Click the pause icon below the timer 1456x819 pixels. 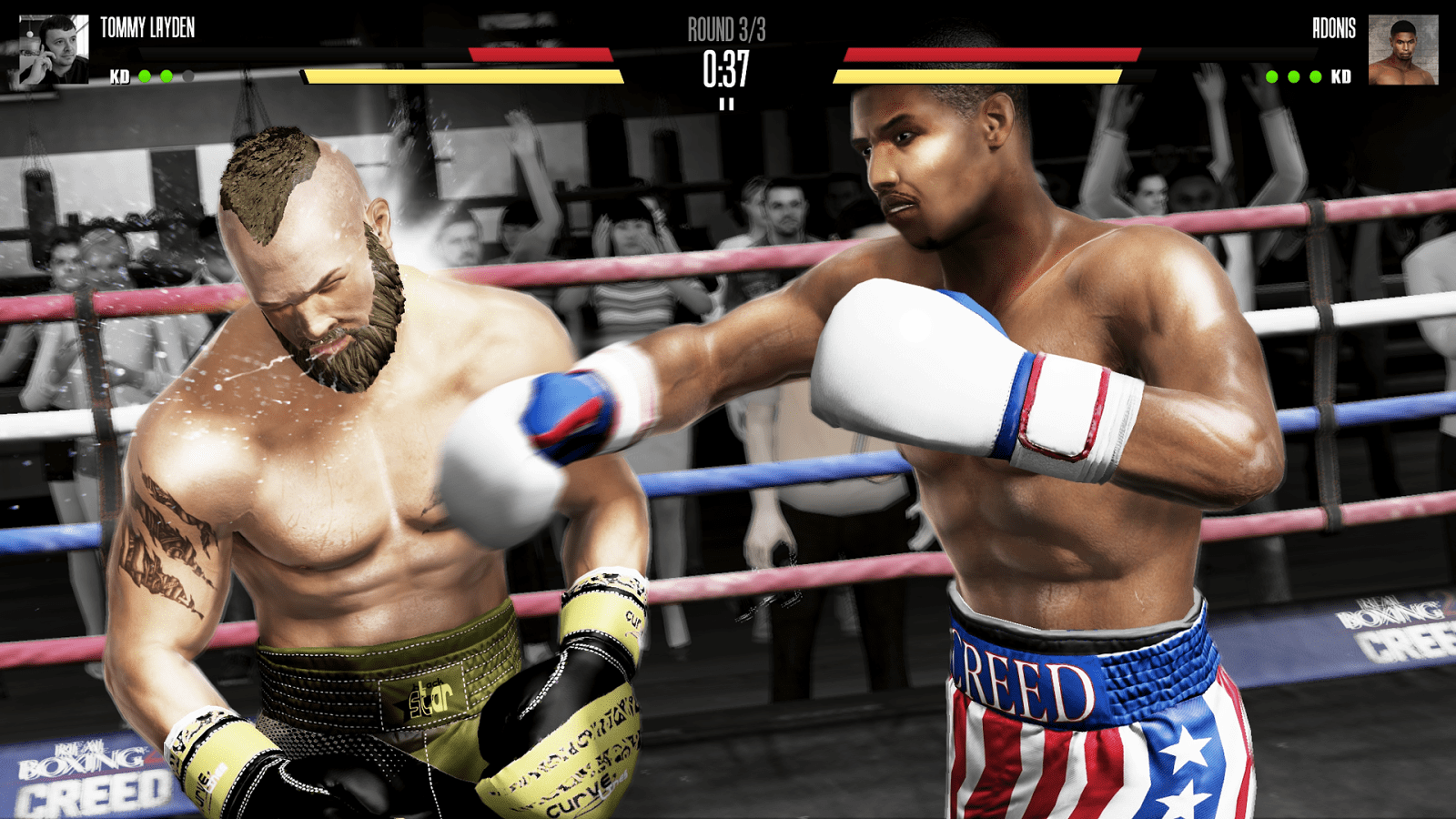click(x=727, y=103)
